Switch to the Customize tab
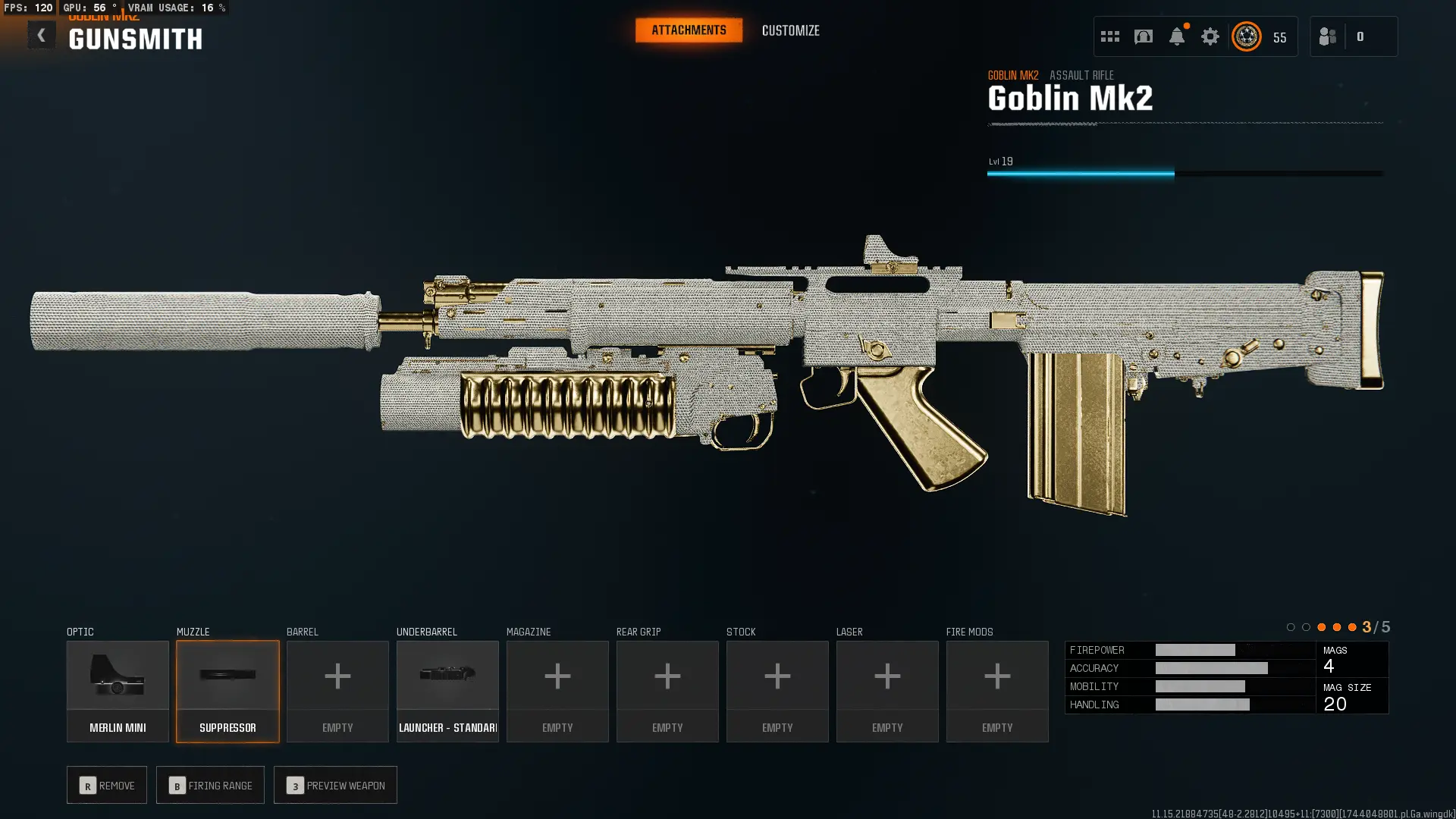This screenshot has width=1456, height=819. coord(790,30)
